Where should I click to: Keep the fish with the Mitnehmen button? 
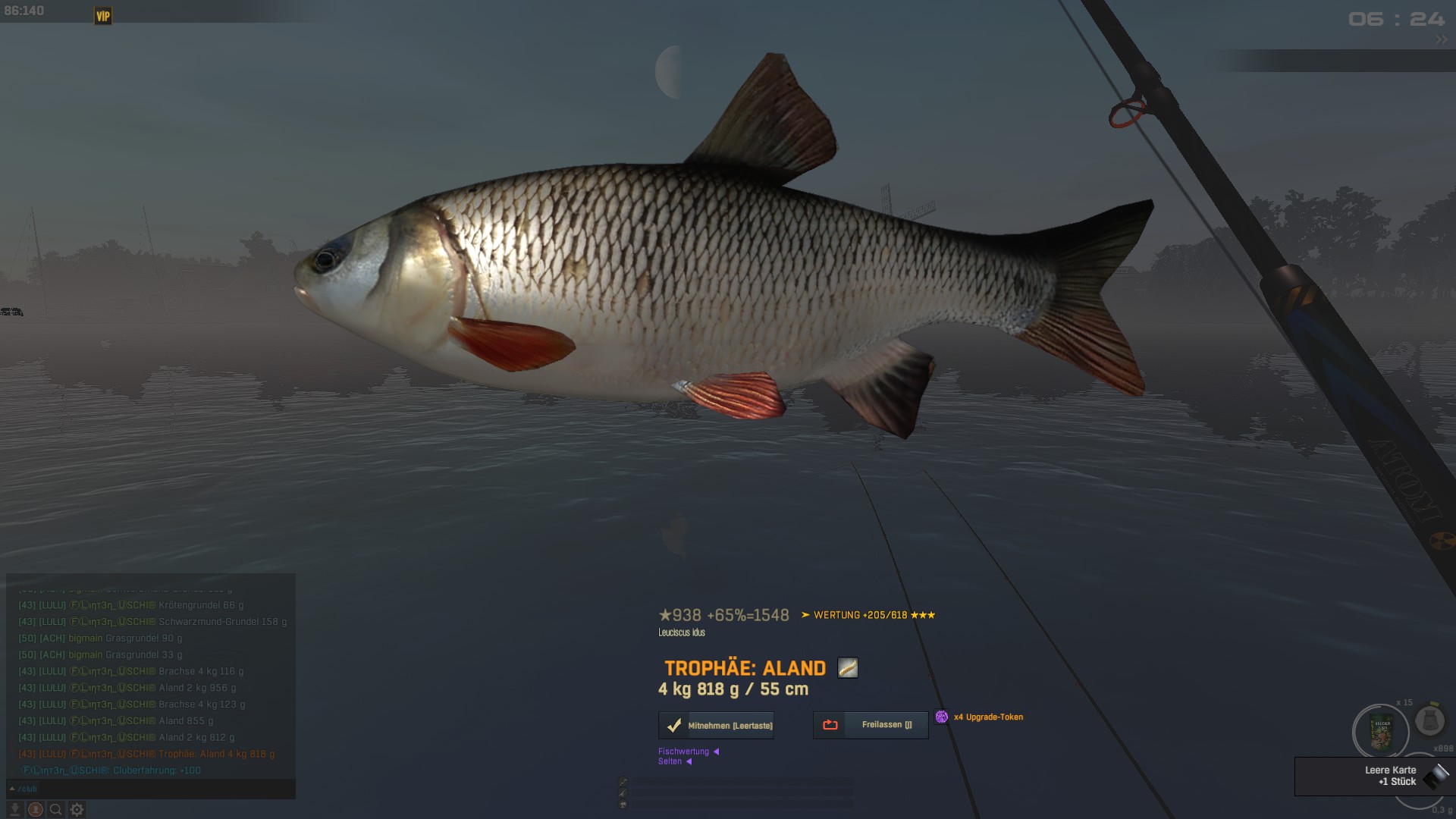717,726
